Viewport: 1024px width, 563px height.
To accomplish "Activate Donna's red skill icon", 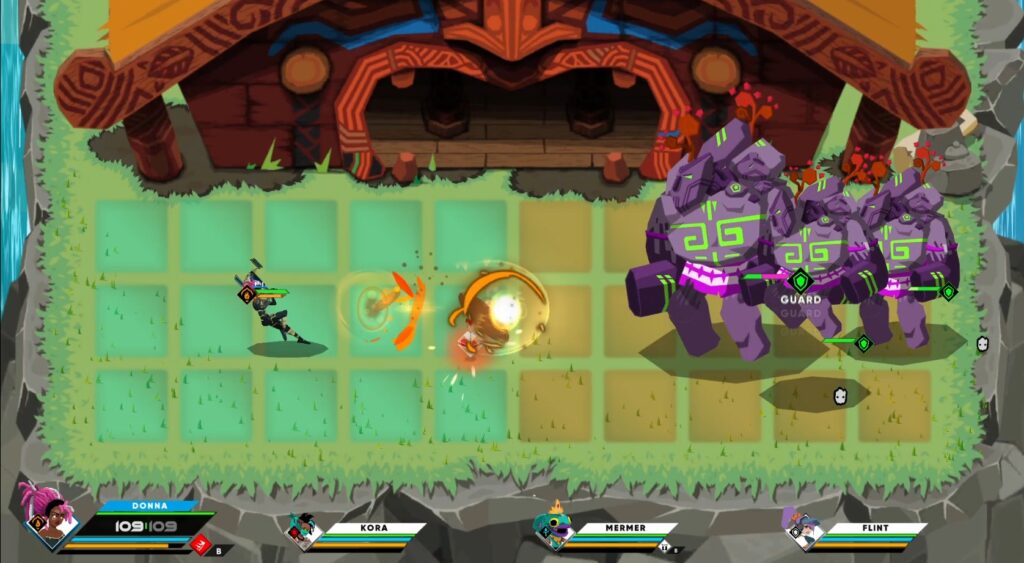I will click(200, 545).
